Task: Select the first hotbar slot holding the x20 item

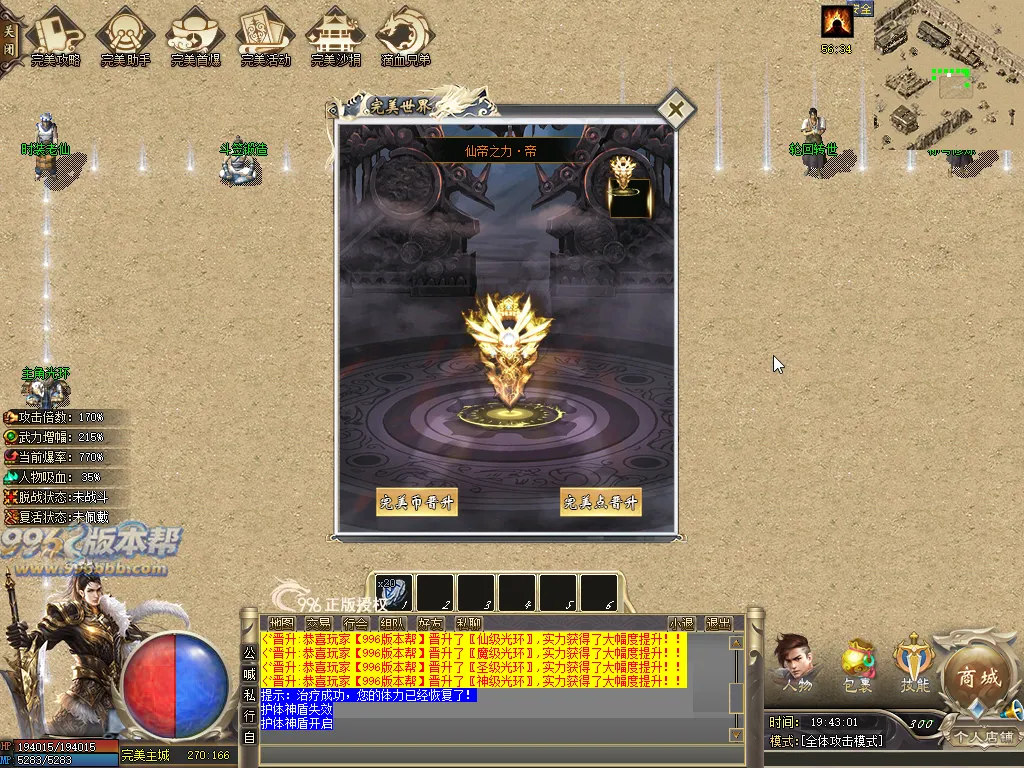Action: (x=393, y=592)
